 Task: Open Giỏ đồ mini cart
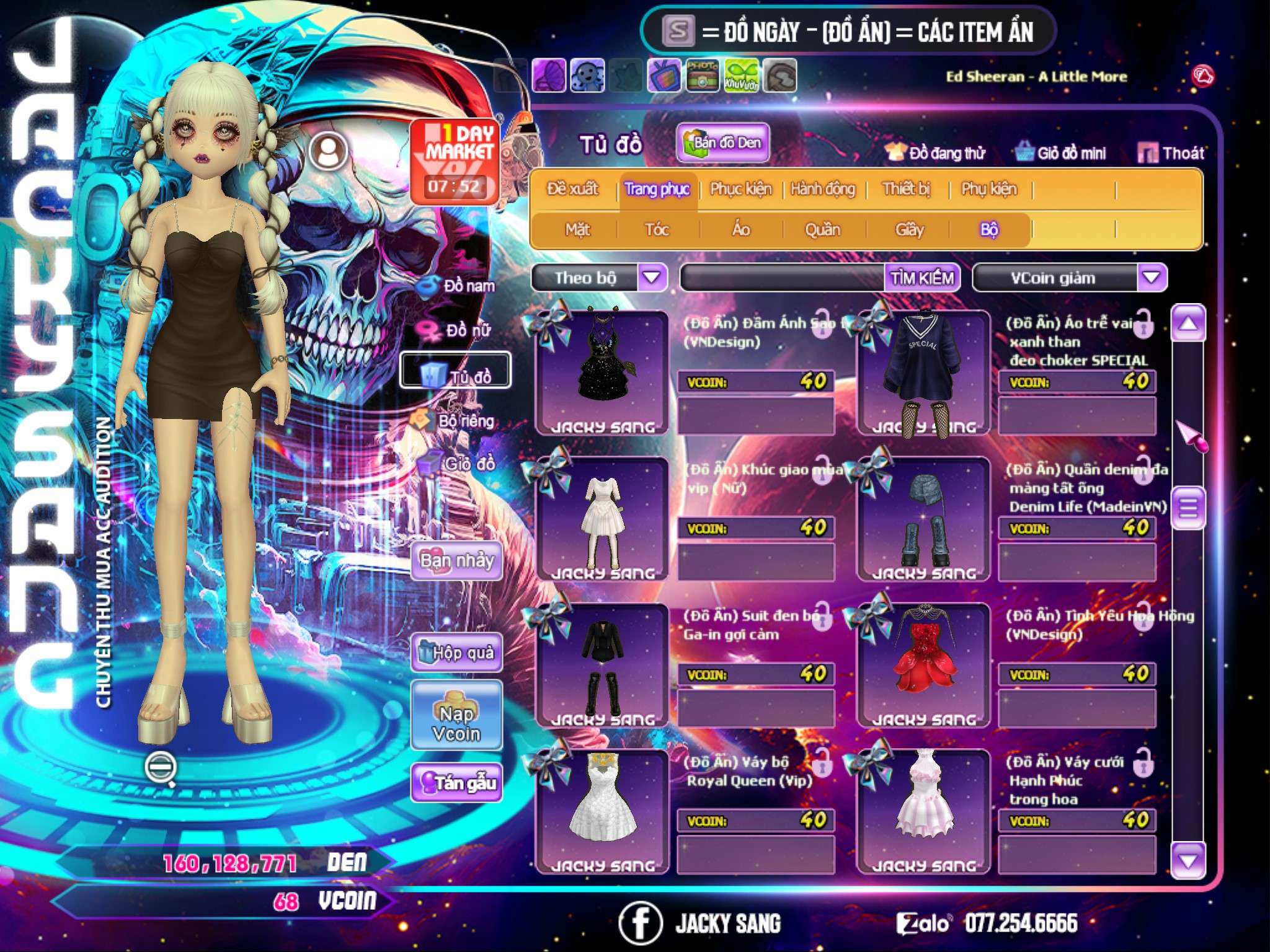click(1061, 153)
